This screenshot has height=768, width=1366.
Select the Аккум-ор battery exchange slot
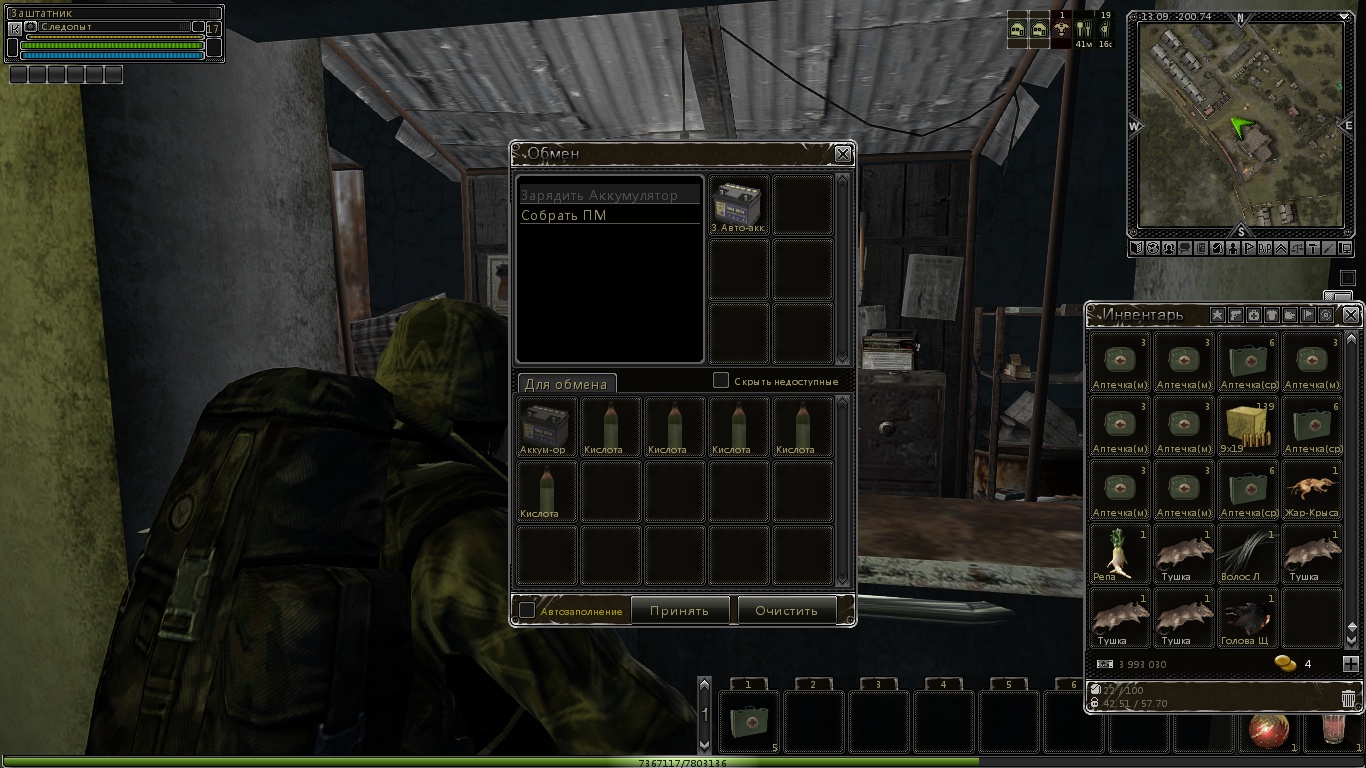tap(546, 425)
